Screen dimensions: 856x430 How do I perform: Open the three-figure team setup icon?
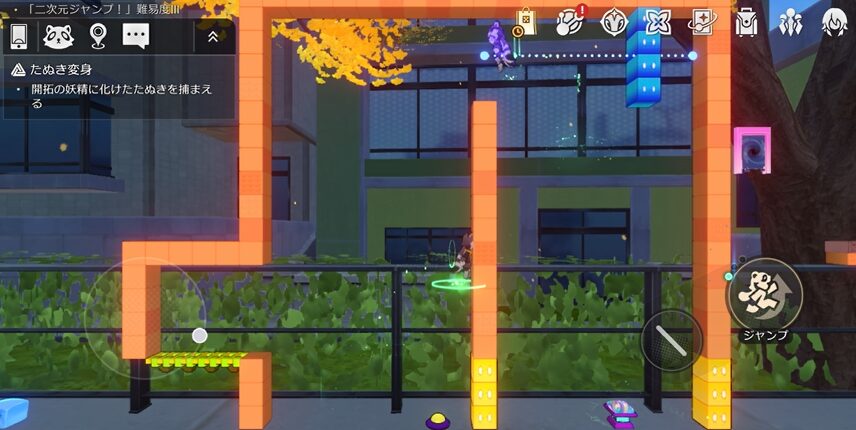[x=790, y=21]
